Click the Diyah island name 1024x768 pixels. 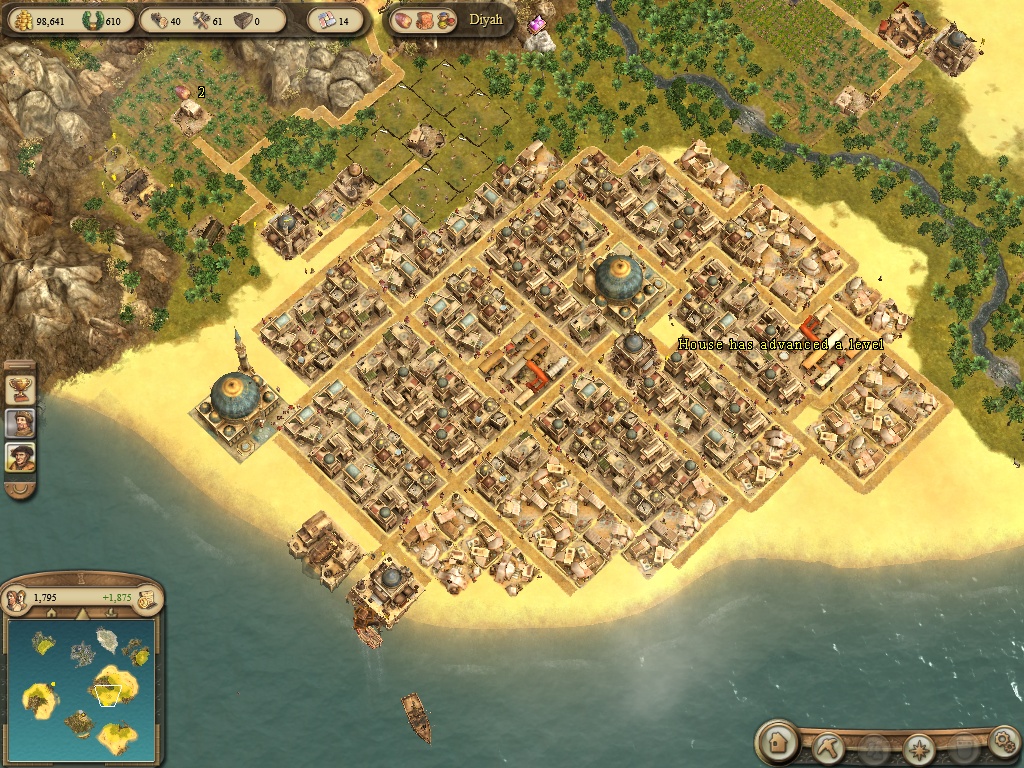point(486,20)
